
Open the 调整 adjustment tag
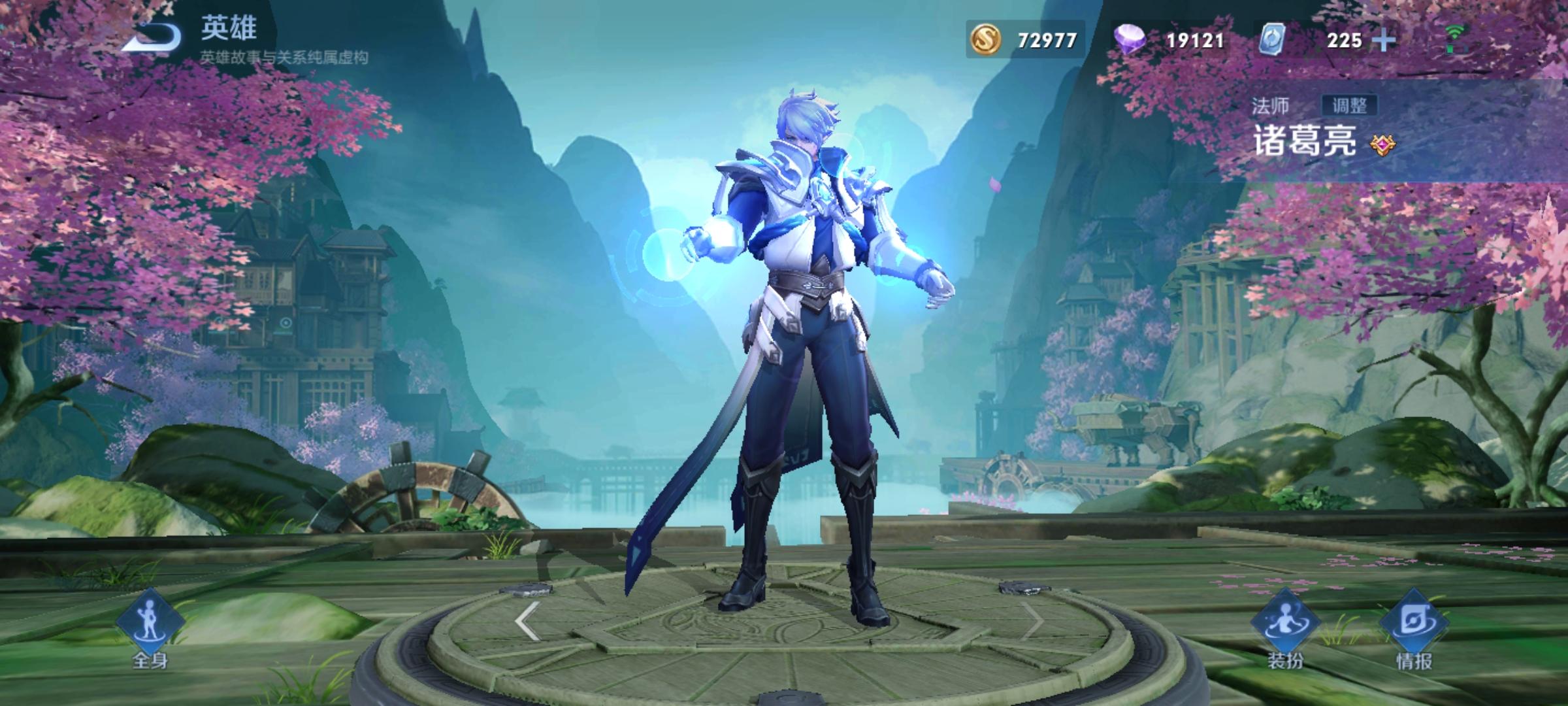pos(1348,105)
